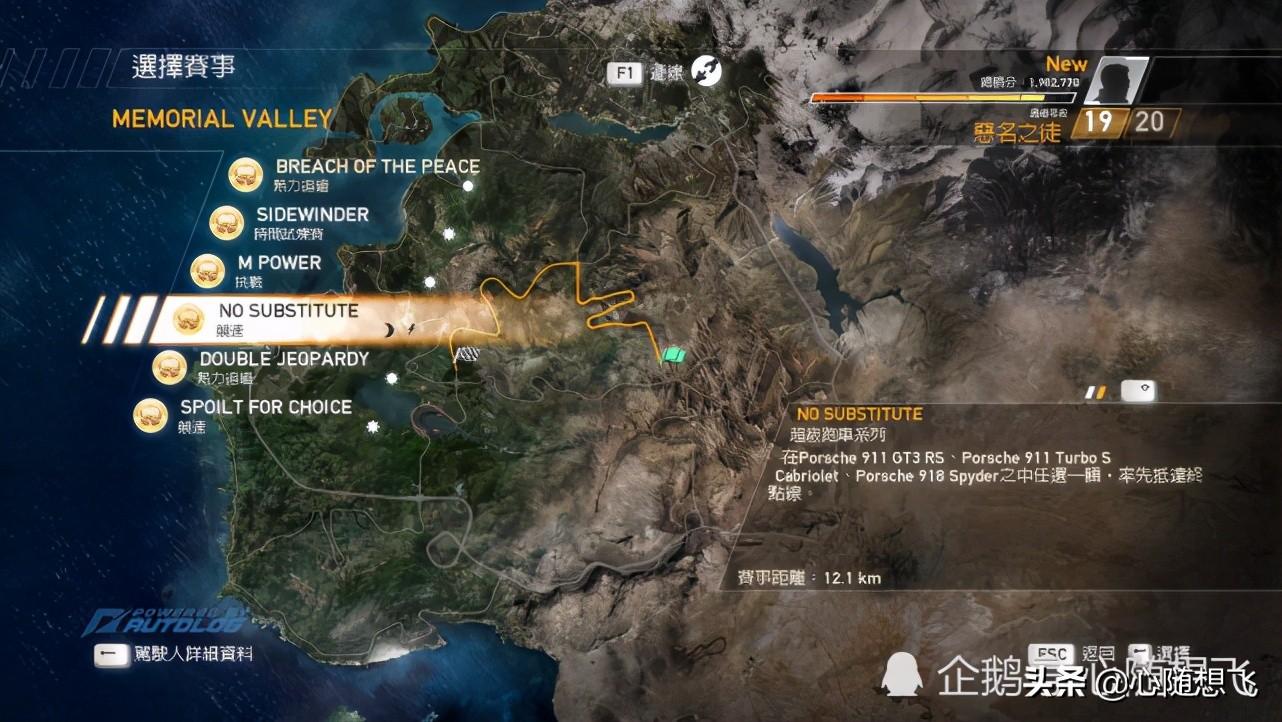Select the No Substitute race entry
This screenshot has height=722, width=1282.
tap(288, 311)
